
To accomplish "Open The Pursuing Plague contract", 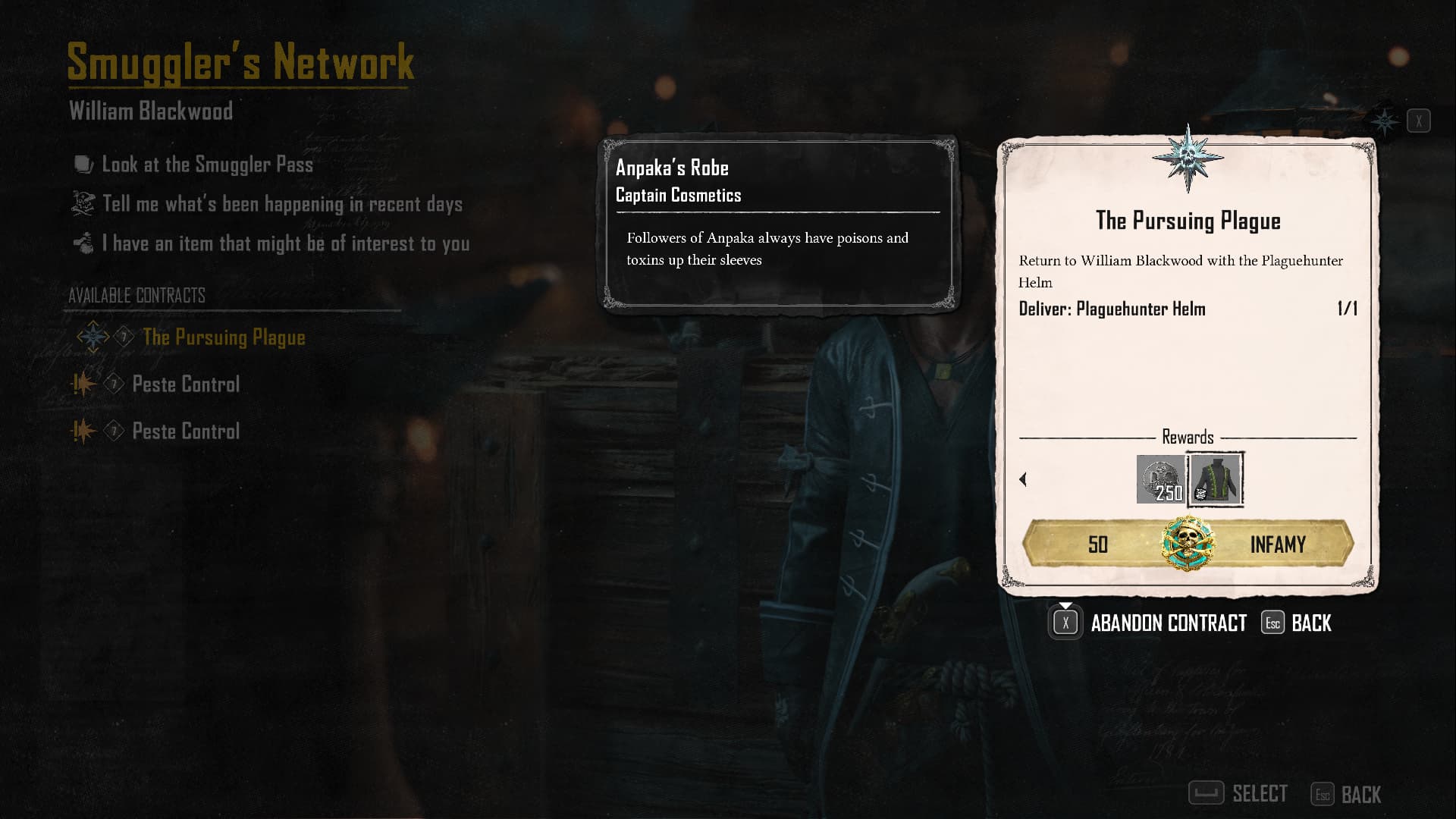I will tap(224, 337).
